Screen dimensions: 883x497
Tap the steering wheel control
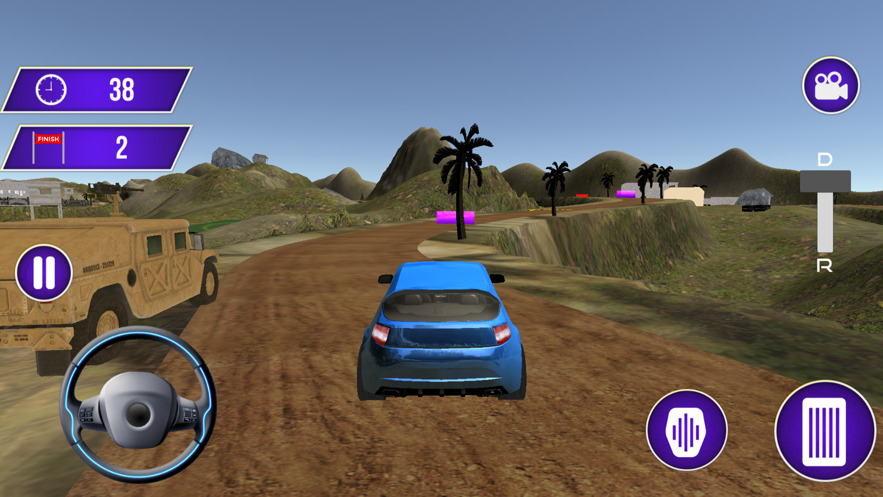(138, 408)
